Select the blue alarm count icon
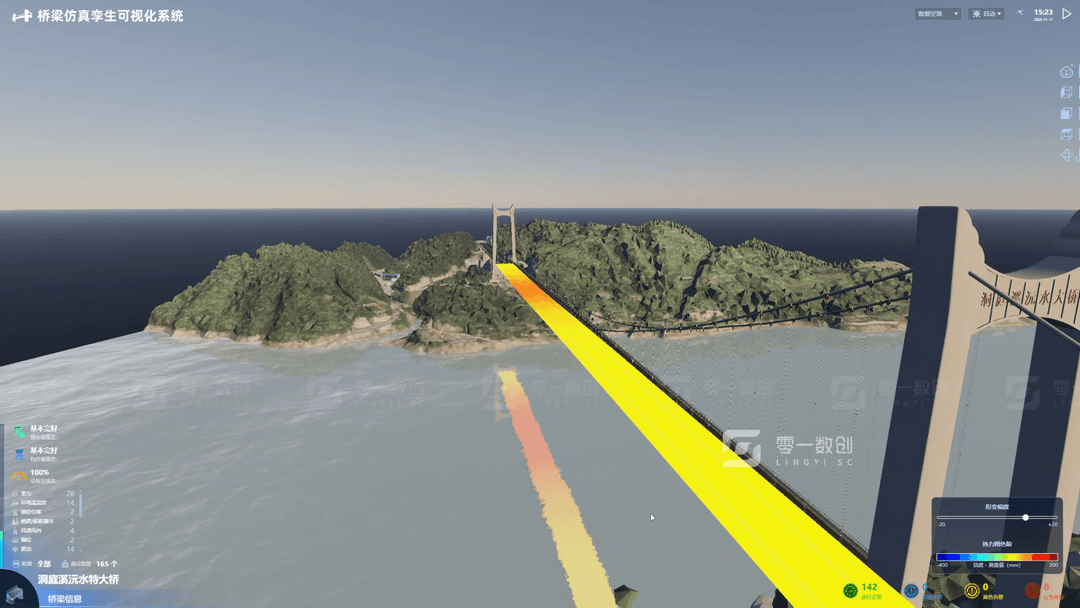 (x=911, y=591)
